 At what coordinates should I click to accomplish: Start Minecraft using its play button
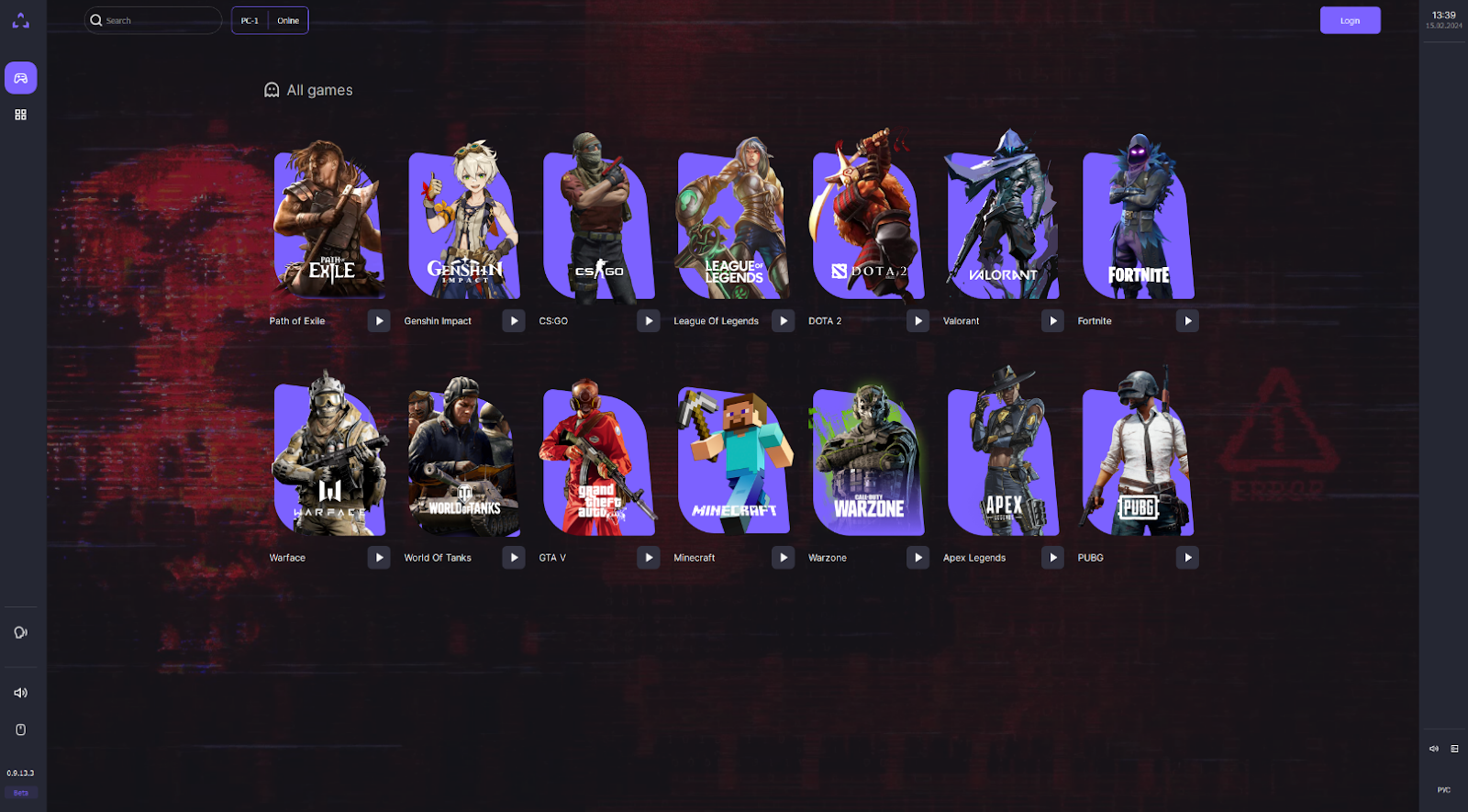[x=783, y=558]
